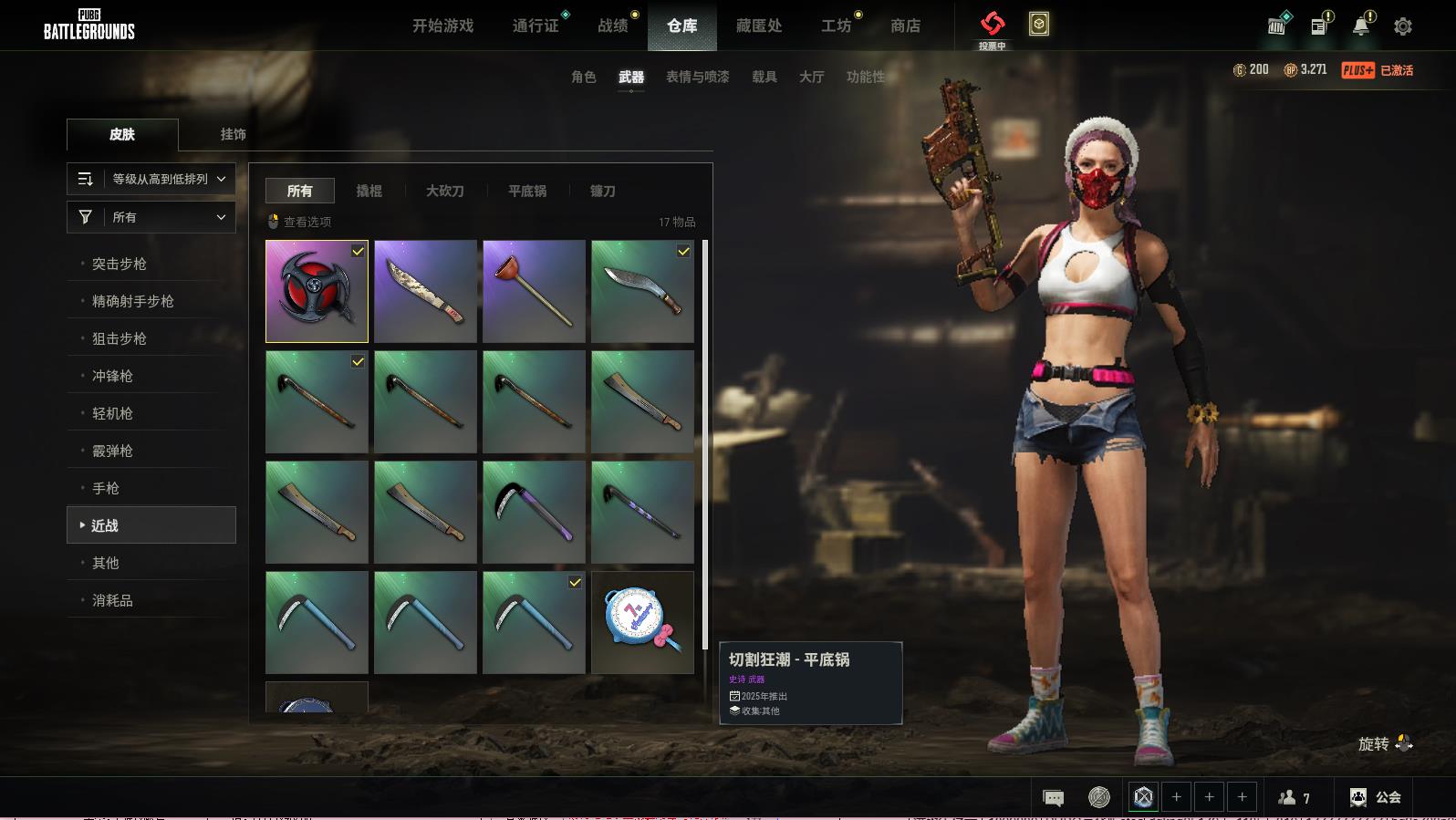This screenshot has height=820, width=1456.
Task: Open the 开始游戏 menu
Action: coord(442,26)
